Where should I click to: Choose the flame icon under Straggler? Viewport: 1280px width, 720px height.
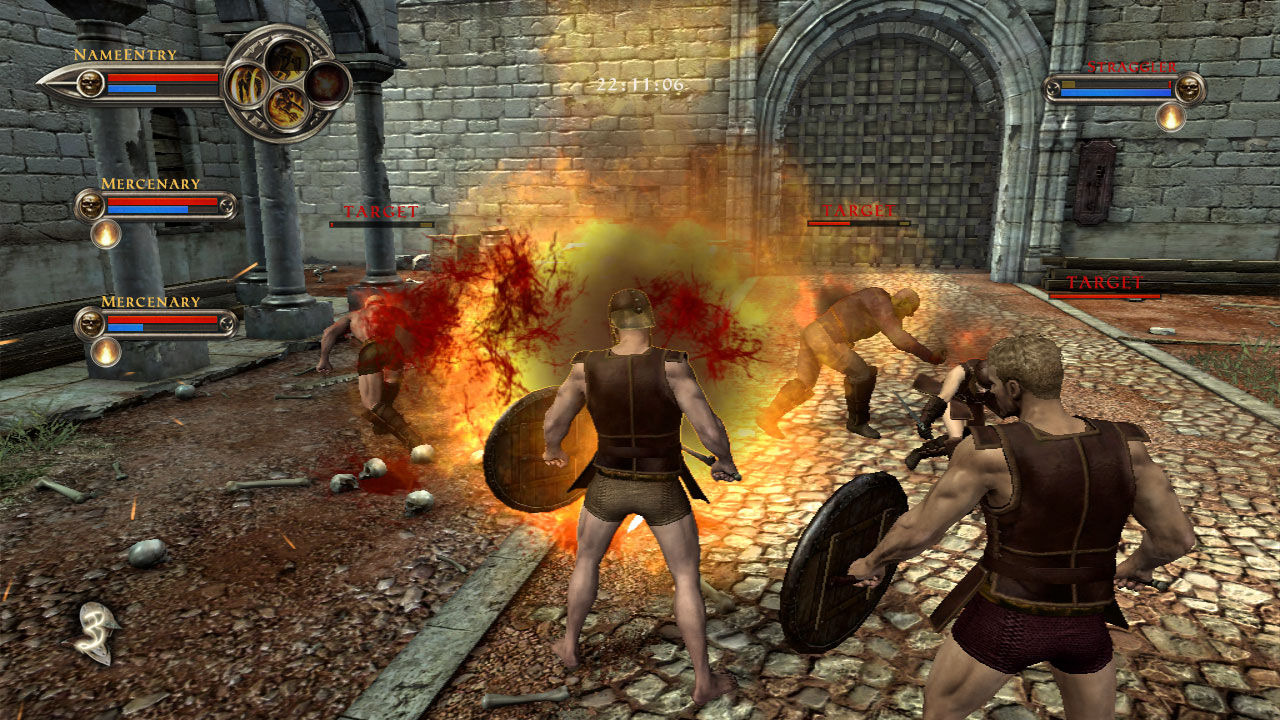click(x=1171, y=118)
